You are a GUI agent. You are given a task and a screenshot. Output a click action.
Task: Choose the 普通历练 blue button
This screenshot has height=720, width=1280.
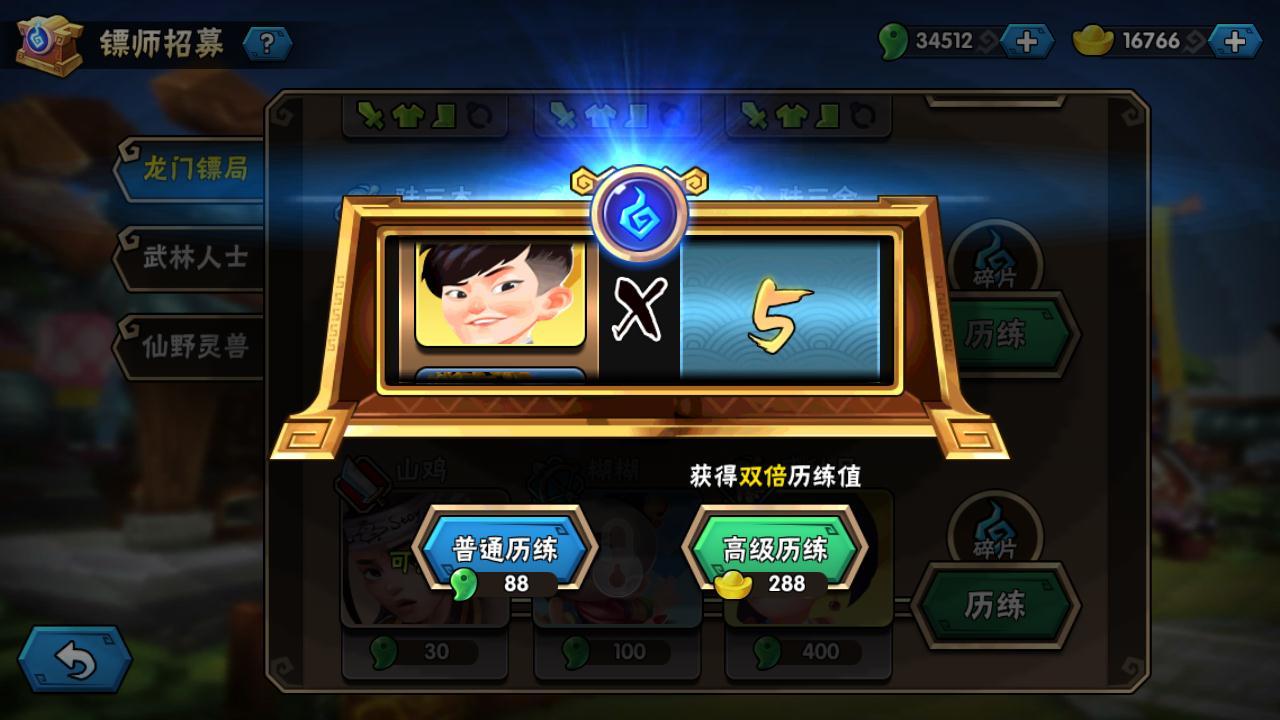tap(505, 551)
